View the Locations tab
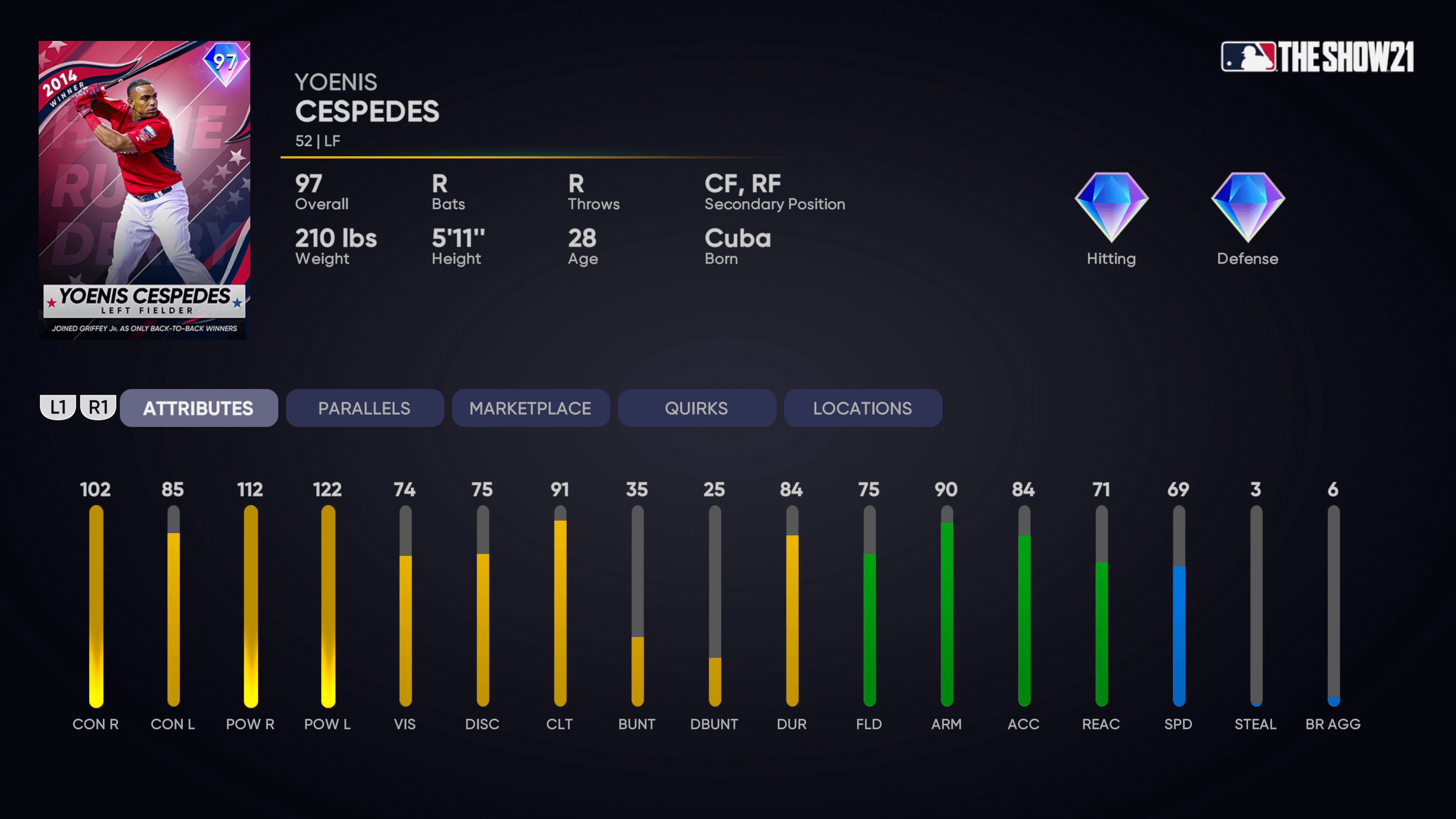This screenshot has height=819, width=1456. (x=863, y=408)
